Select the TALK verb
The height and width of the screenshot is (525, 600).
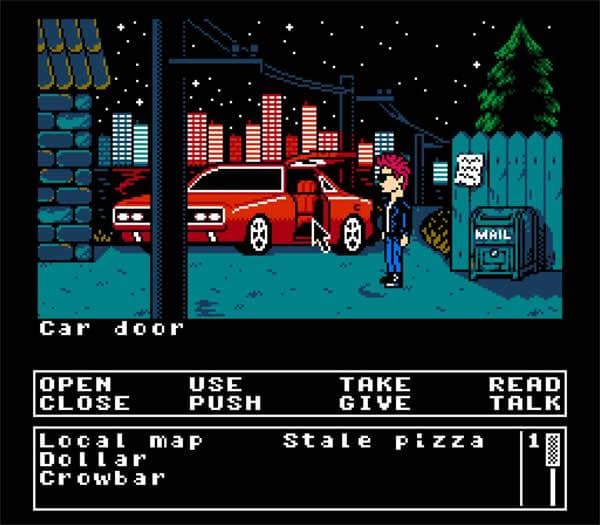coord(524,403)
